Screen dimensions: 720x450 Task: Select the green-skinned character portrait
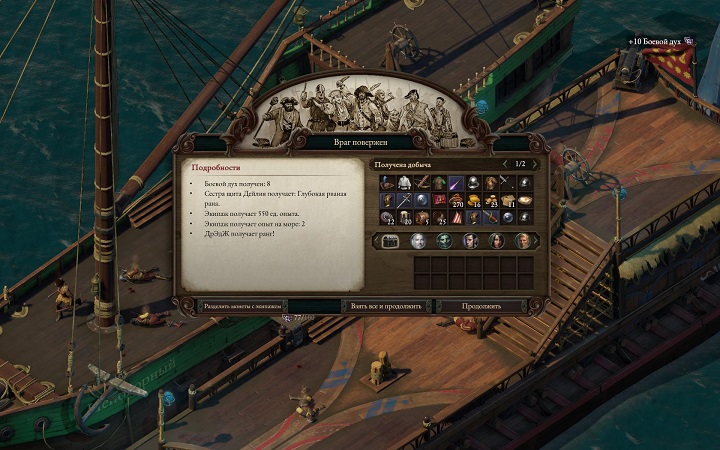[x=444, y=241]
